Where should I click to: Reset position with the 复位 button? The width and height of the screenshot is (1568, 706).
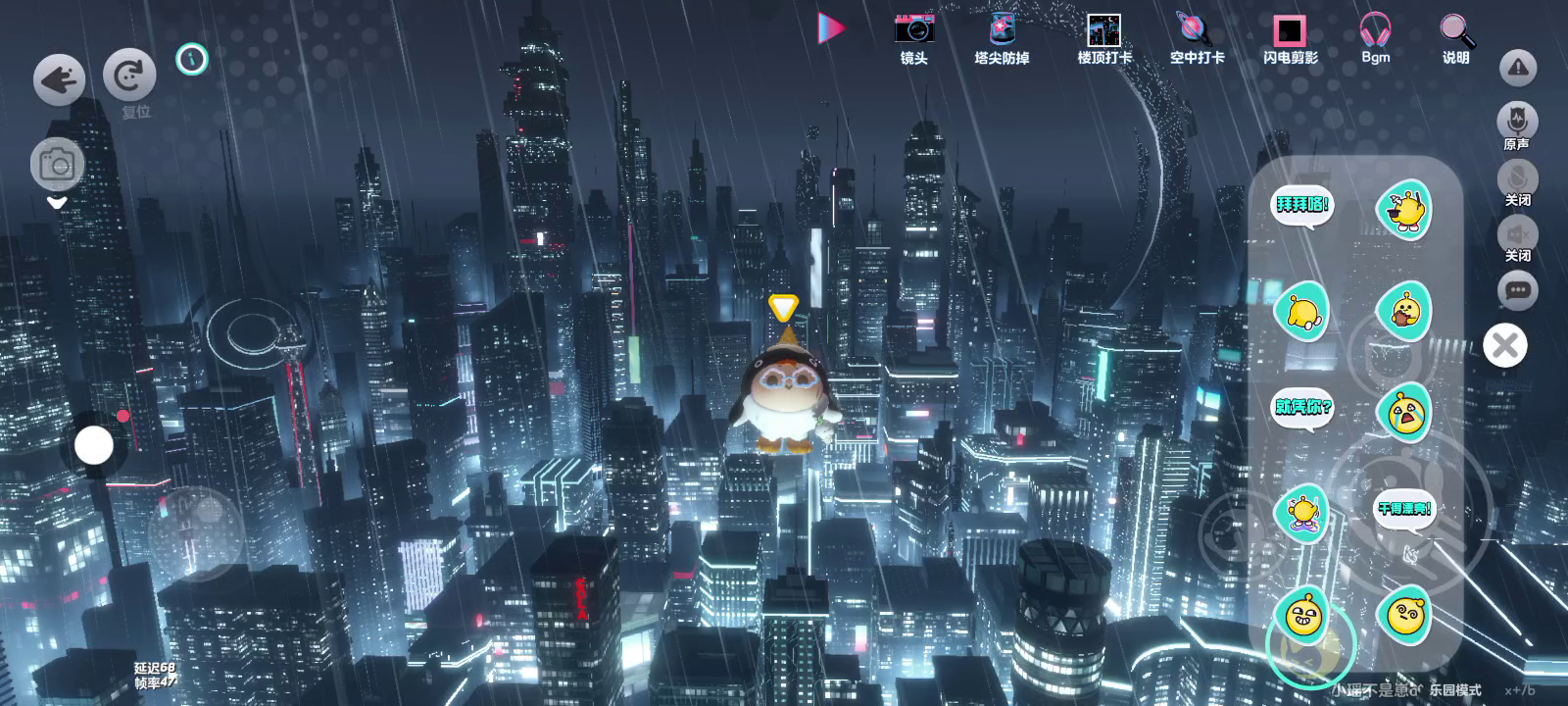click(x=129, y=76)
